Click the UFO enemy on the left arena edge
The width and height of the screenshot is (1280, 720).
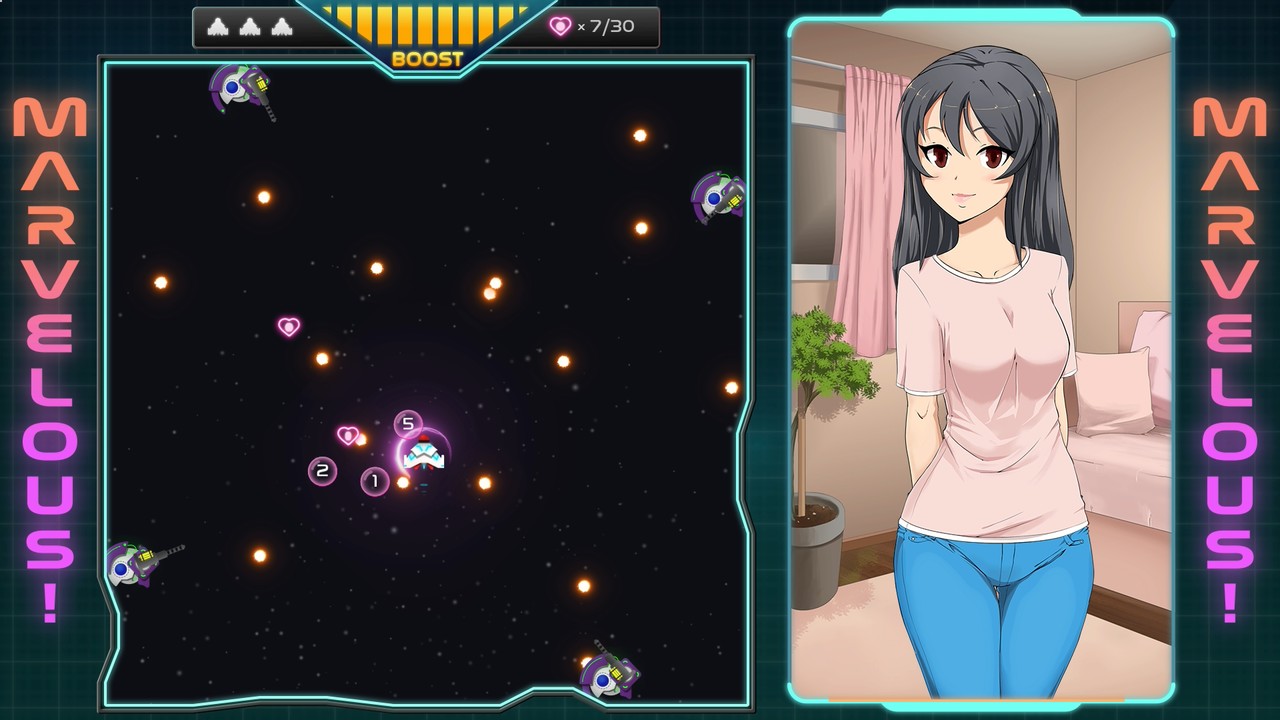pyautogui.click(x=129, y=565)
